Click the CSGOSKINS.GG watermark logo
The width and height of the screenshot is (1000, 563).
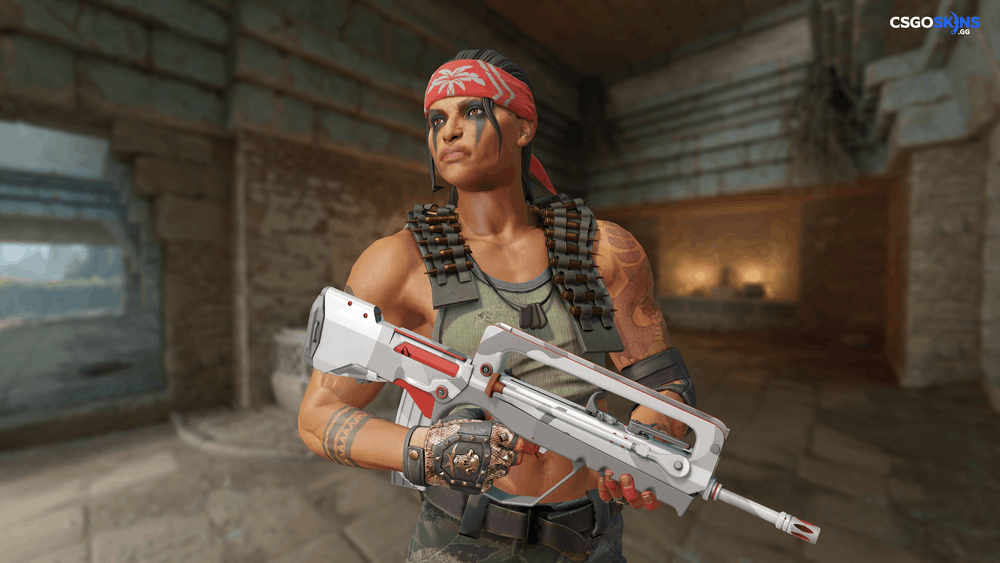tap(934, 23)
